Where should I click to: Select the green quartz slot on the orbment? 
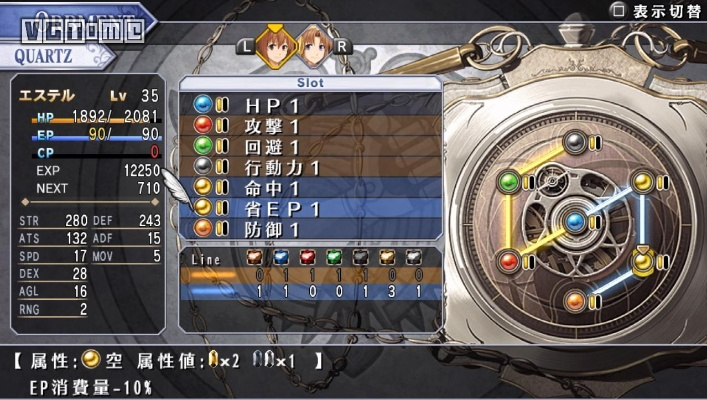tap(509, 182)
